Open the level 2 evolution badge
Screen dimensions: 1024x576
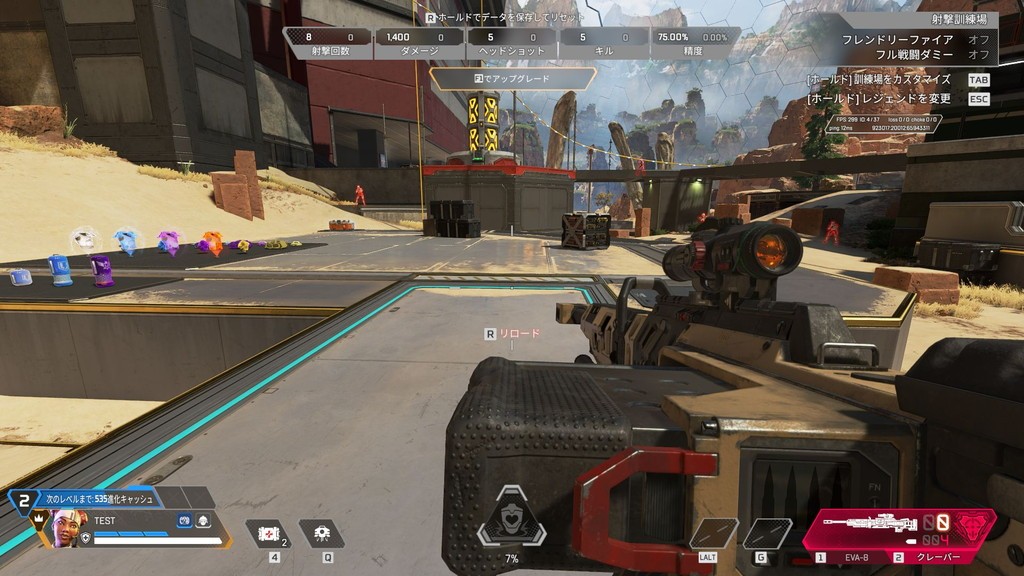tap(23, 498)
